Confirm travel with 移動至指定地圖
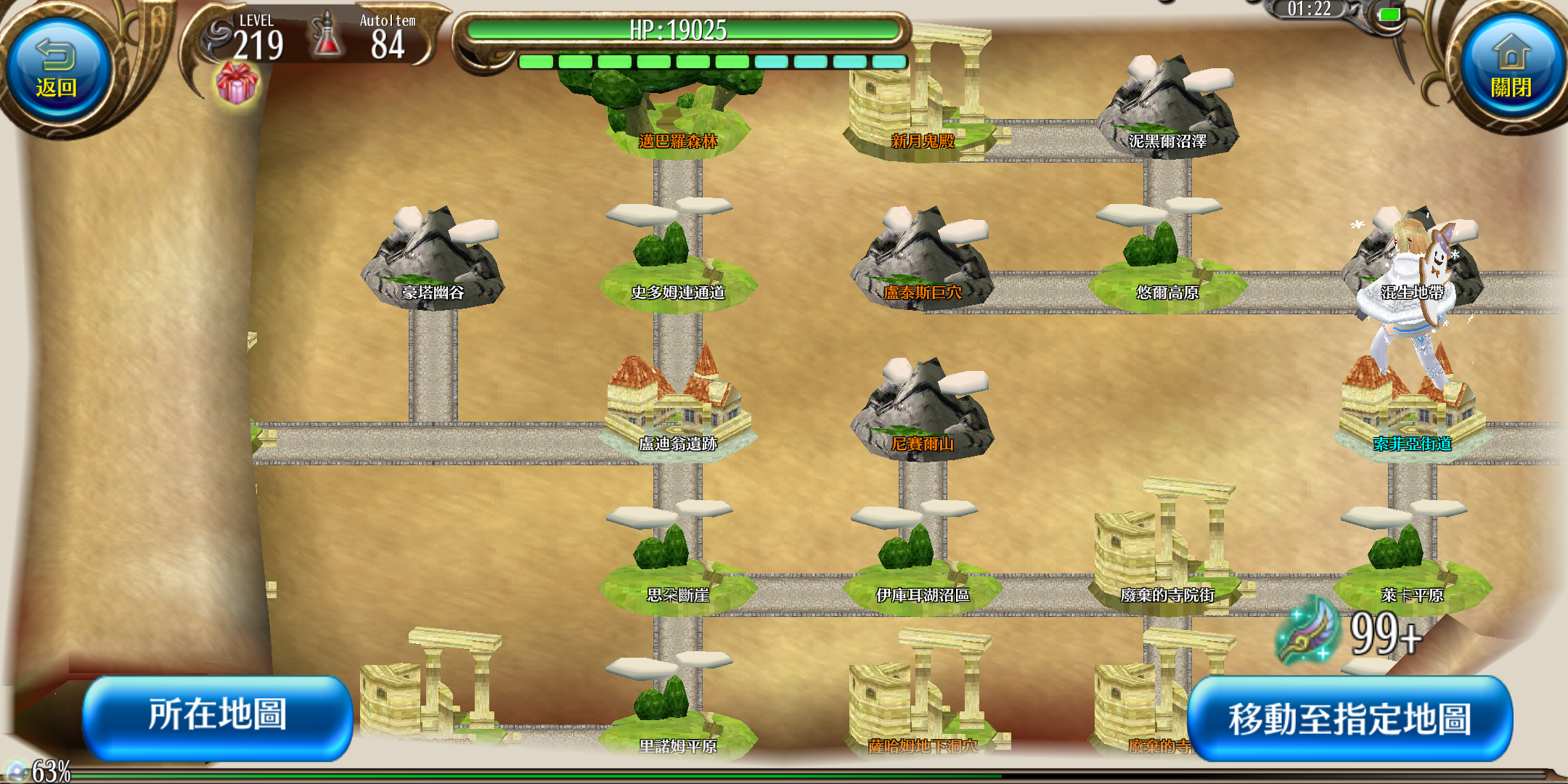 click(1349, 719)
